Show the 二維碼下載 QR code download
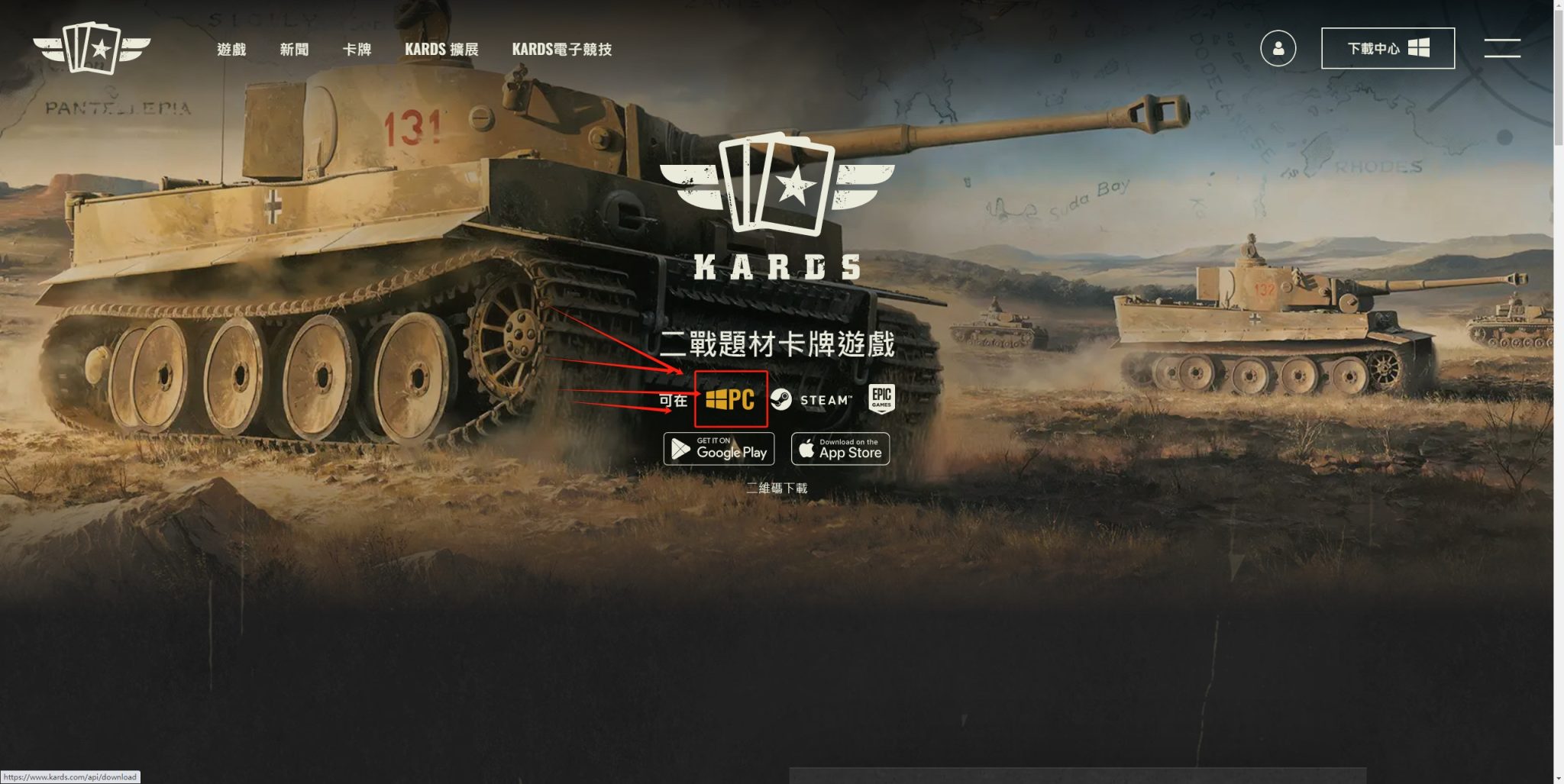Screen dimensions: 1564x784 pos(777,488)
